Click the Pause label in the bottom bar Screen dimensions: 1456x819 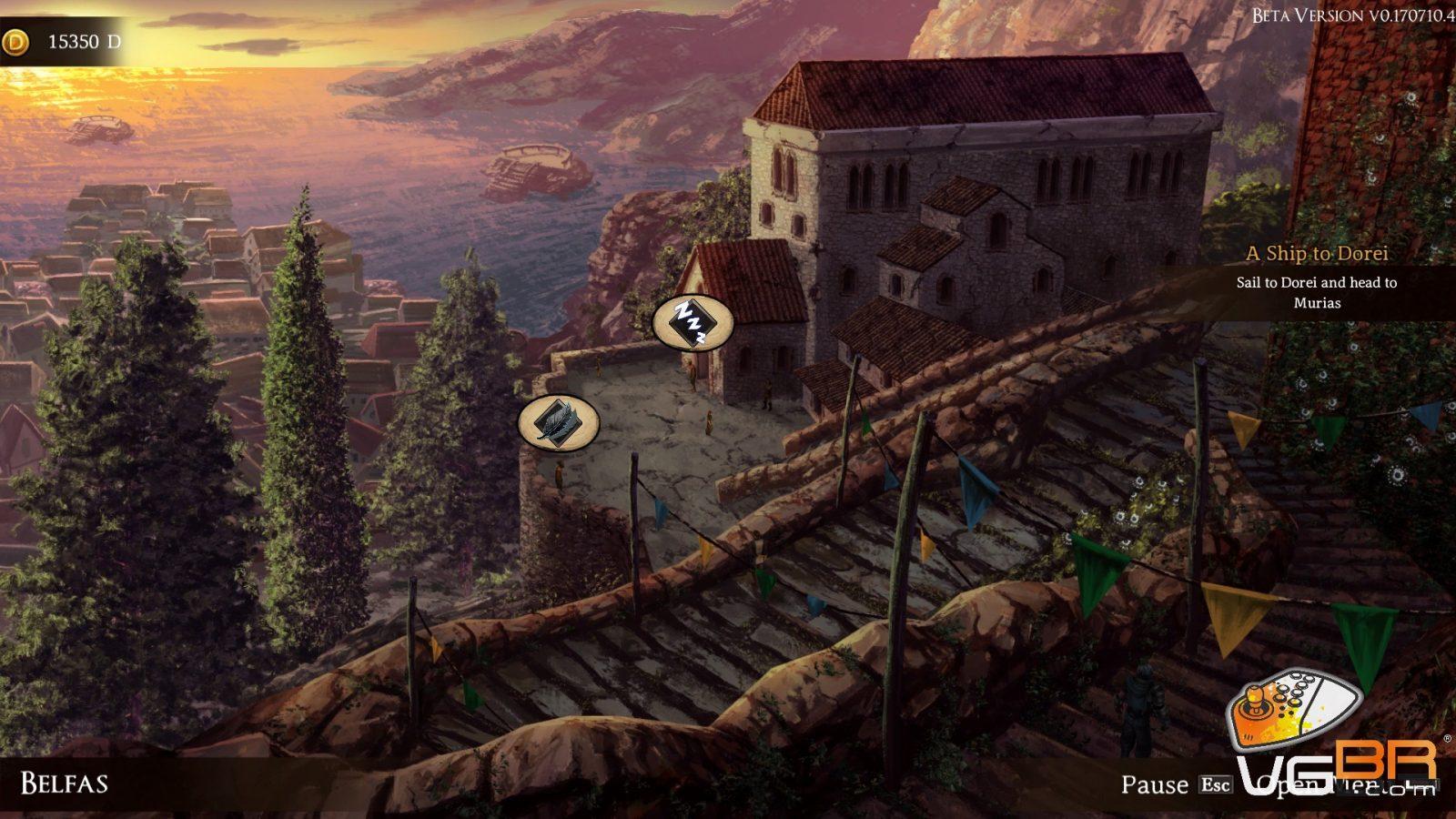(x=1154, y=784)
